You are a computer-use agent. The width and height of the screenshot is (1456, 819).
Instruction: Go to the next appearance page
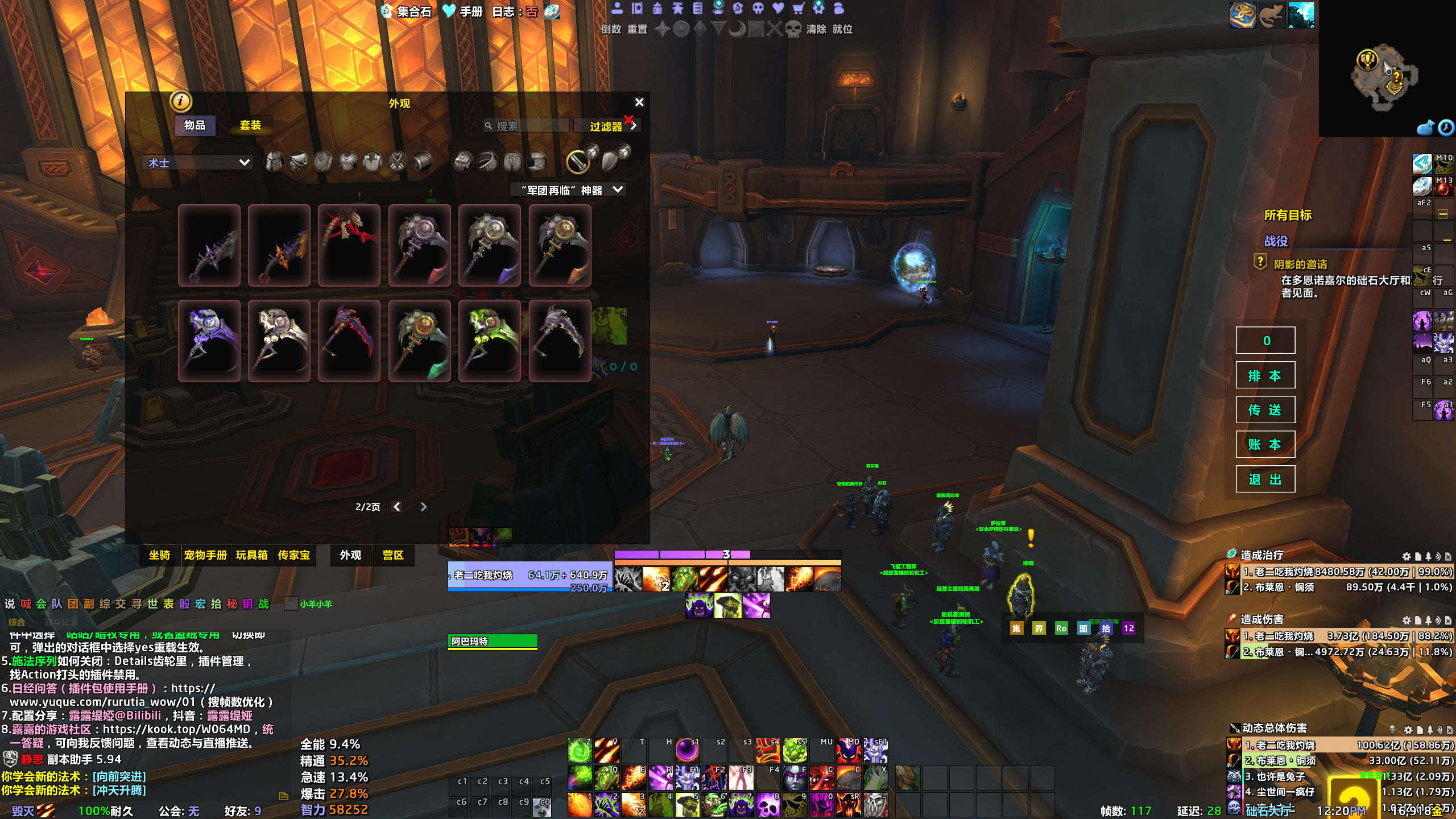click(x=423, y=507)
